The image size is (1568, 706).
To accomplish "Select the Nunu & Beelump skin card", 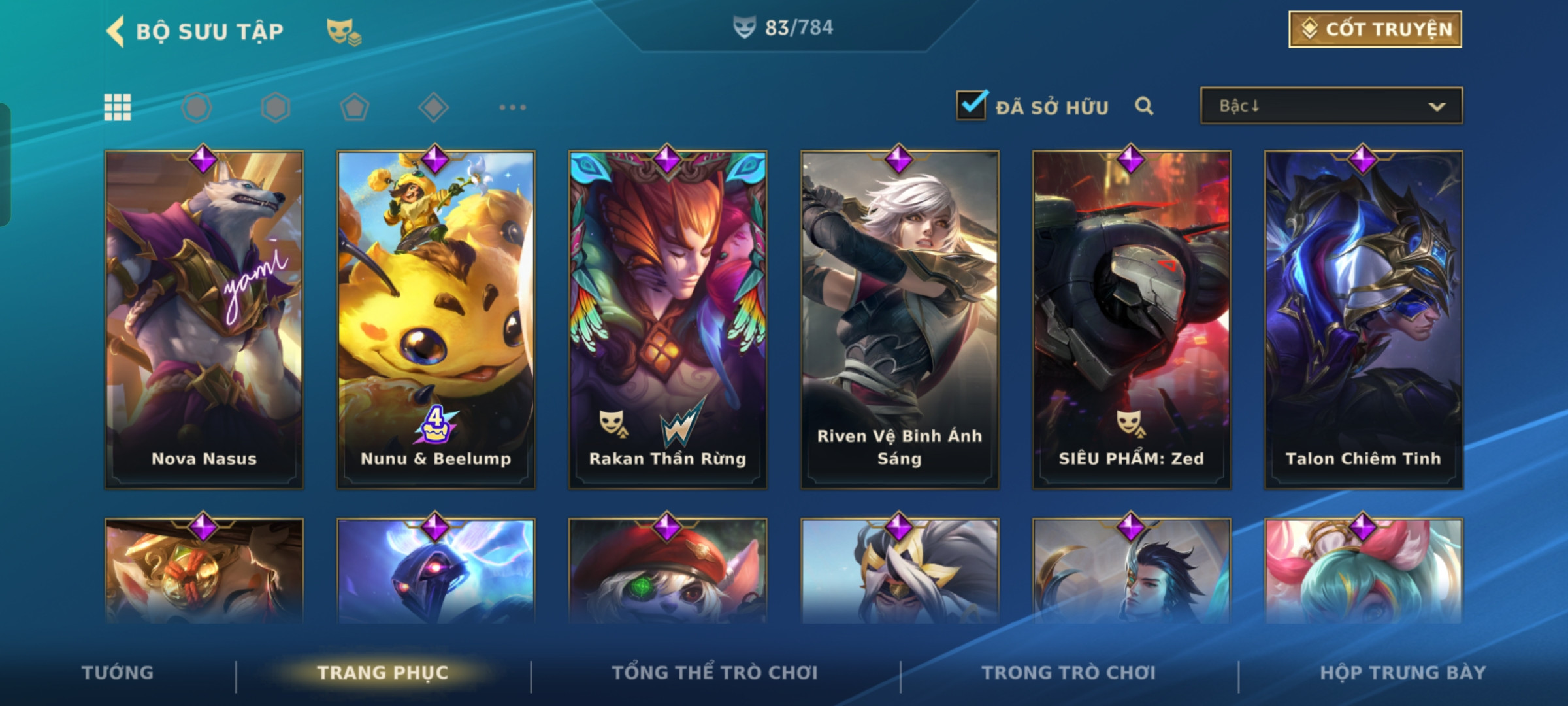I will coord(436,320).
